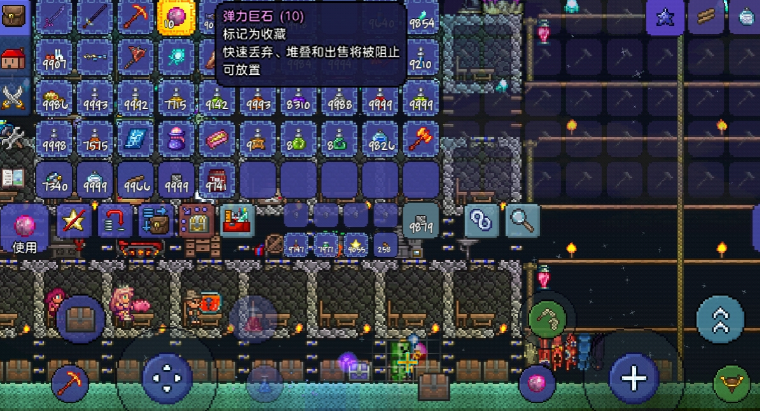Choose the blue spell book item slot
Viewport: 760px width, 411px height.
coord(134,137)
